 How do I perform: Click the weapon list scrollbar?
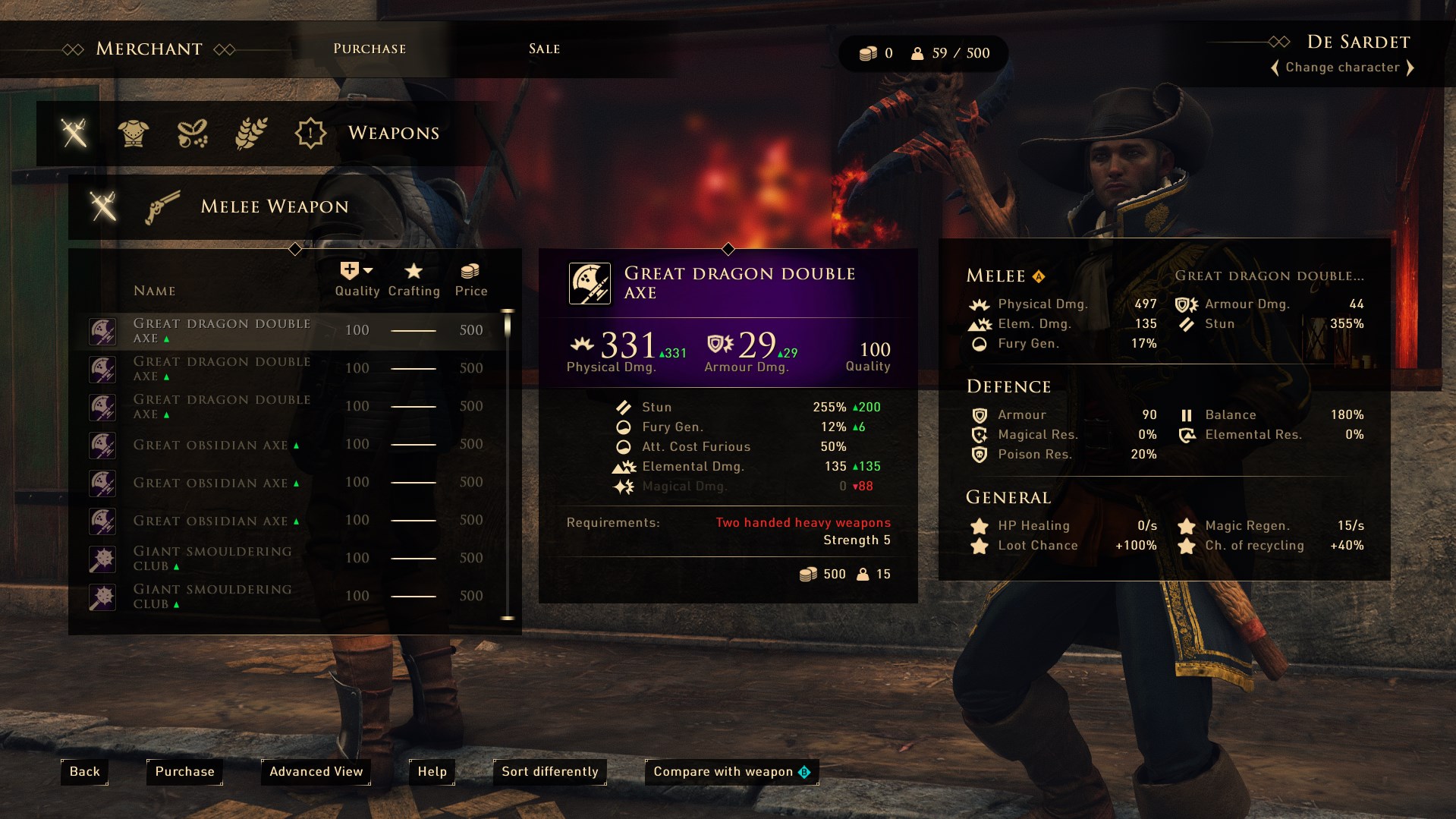(508, 463)
